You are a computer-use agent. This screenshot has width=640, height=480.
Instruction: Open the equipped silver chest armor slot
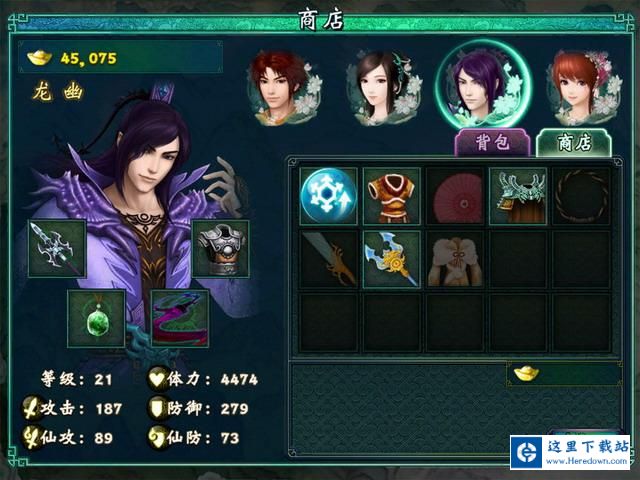click(220, 248)
